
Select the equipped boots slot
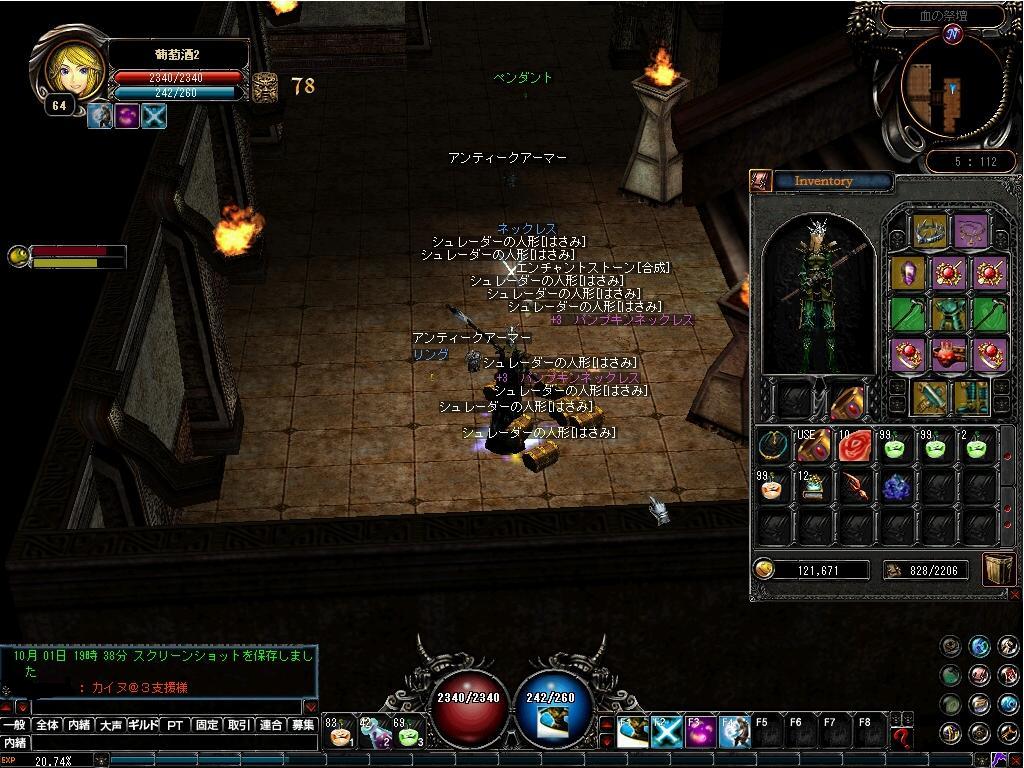tap(970, 396)
